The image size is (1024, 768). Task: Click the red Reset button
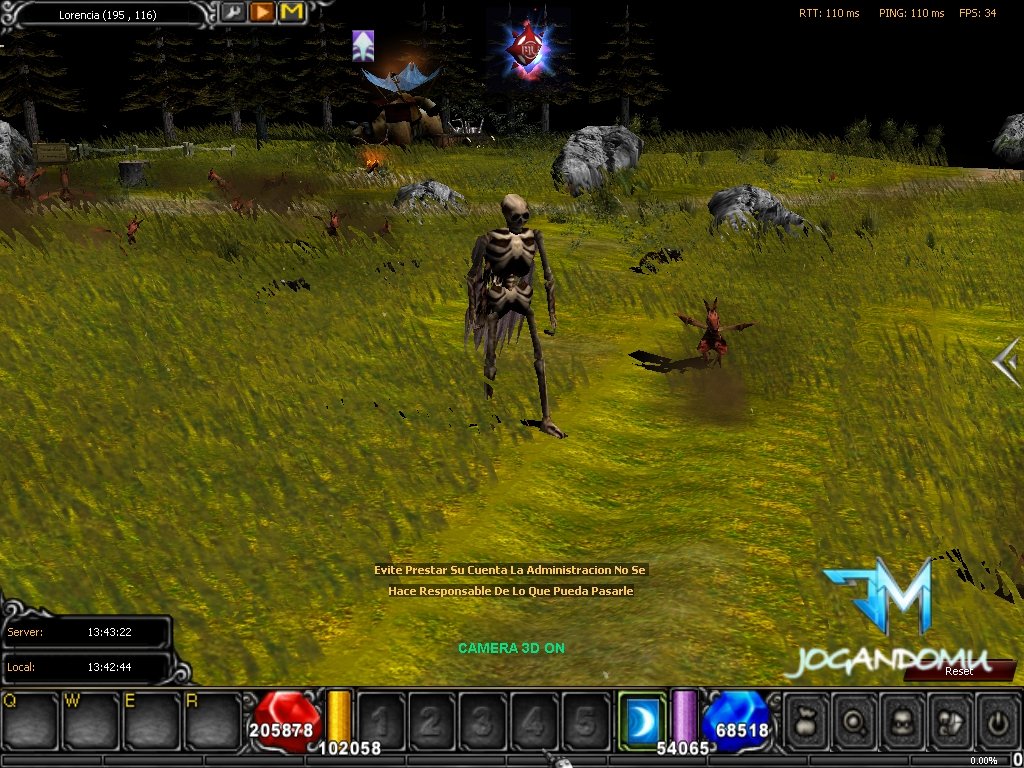point(958,671)
